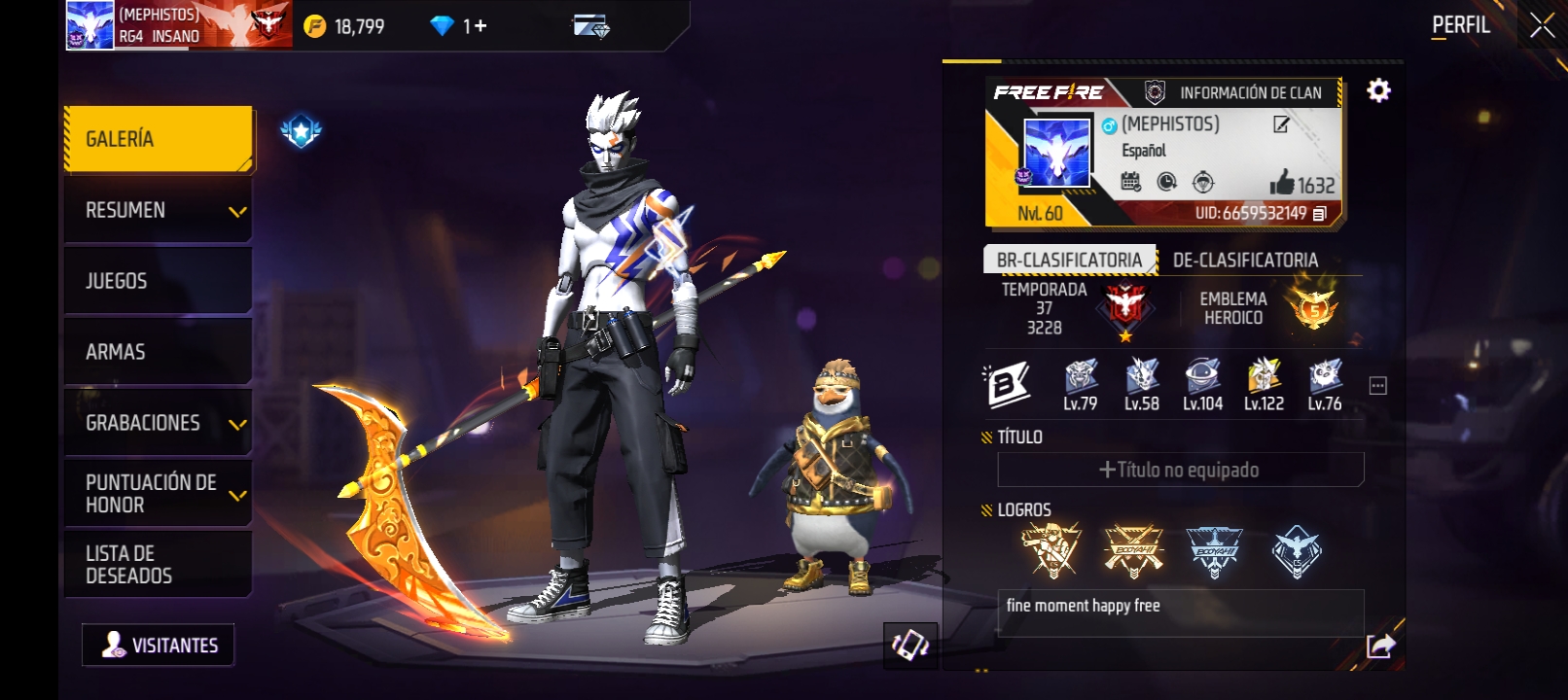Switch to DE-Clasificatoria tab
1568x700 pixels.
click(x=1245, y=261)
